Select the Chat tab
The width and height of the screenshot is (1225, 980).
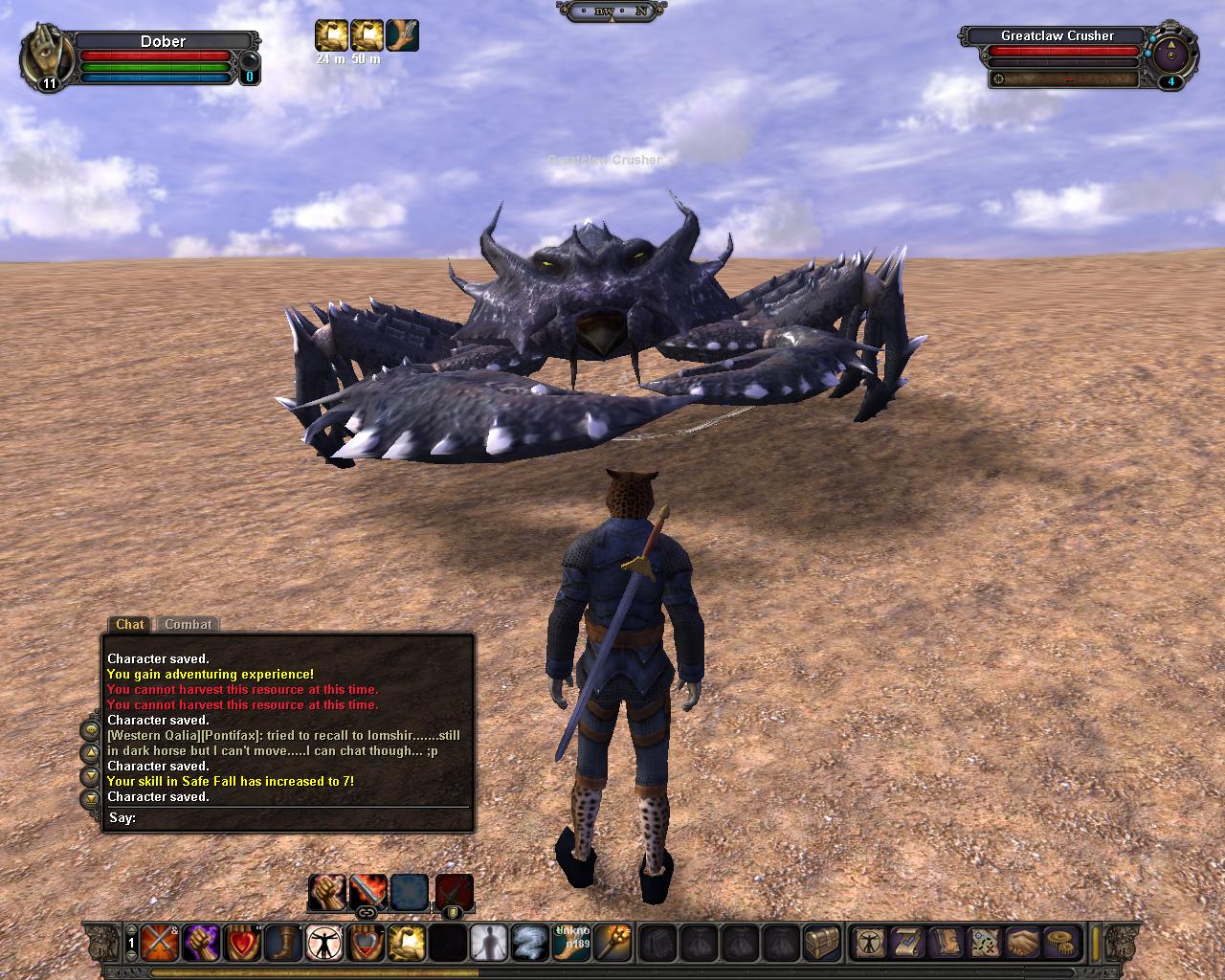click(x=129, y=624)
